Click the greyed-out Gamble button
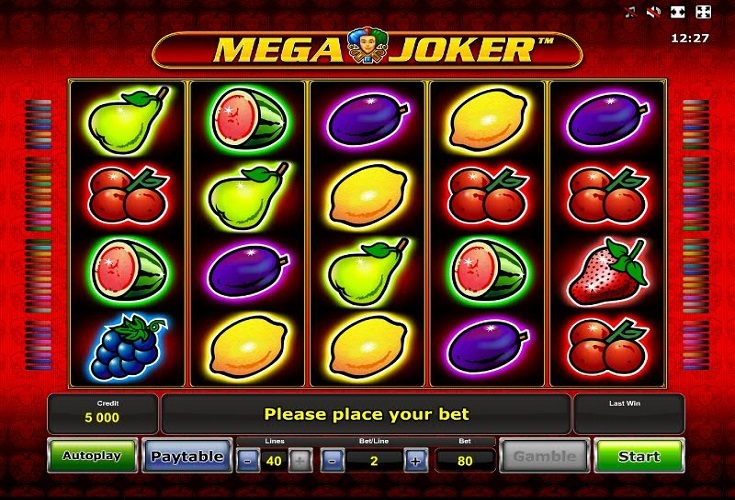Image resolution: width=735 pixels, height=500 pixels. coord(545,456)
